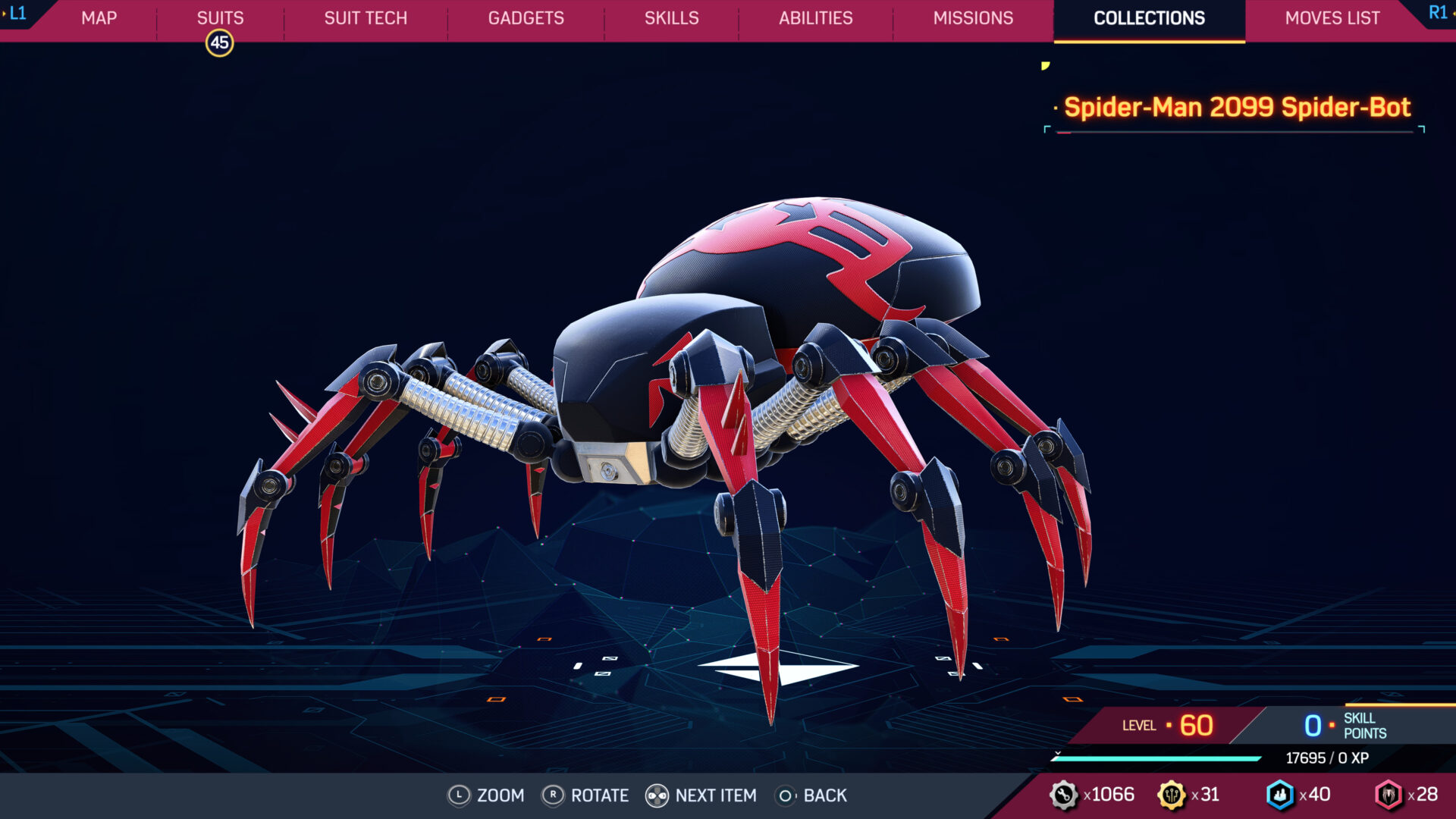Select the R-stick Rotate control icon
Screen dimensions: 1456x819
point(554,796)
